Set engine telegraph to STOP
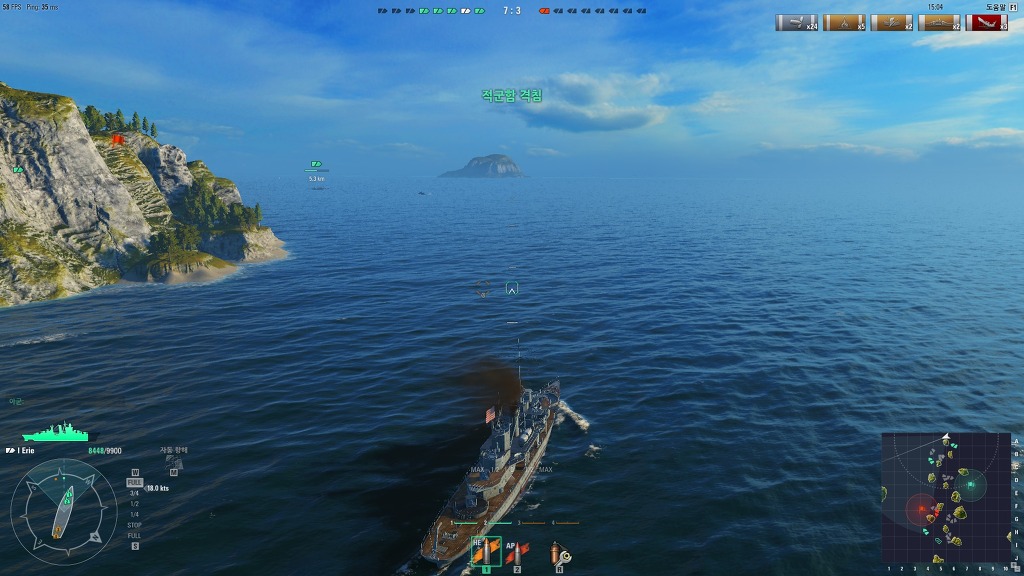 134,524
